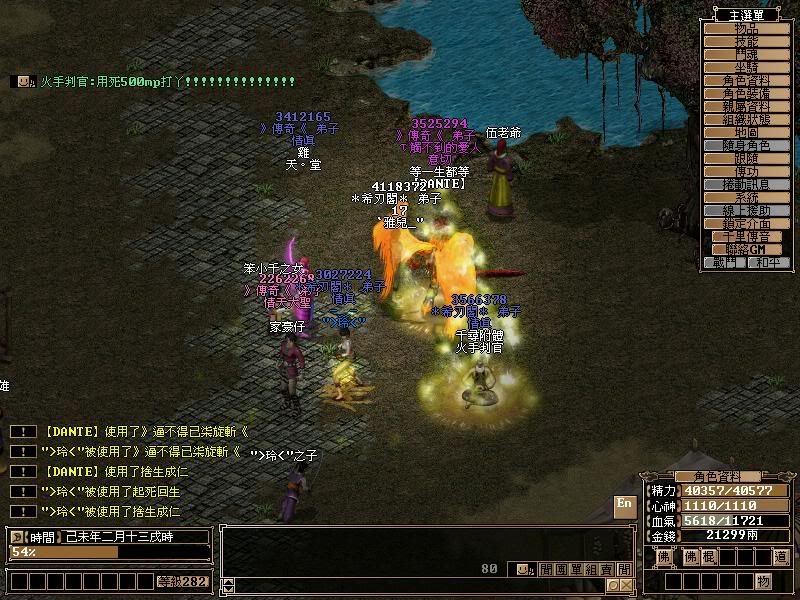This screenshot has height=600, width=800.
Task: Open 千里傳音 long-distance whisper
Action: tap(747, 236)
